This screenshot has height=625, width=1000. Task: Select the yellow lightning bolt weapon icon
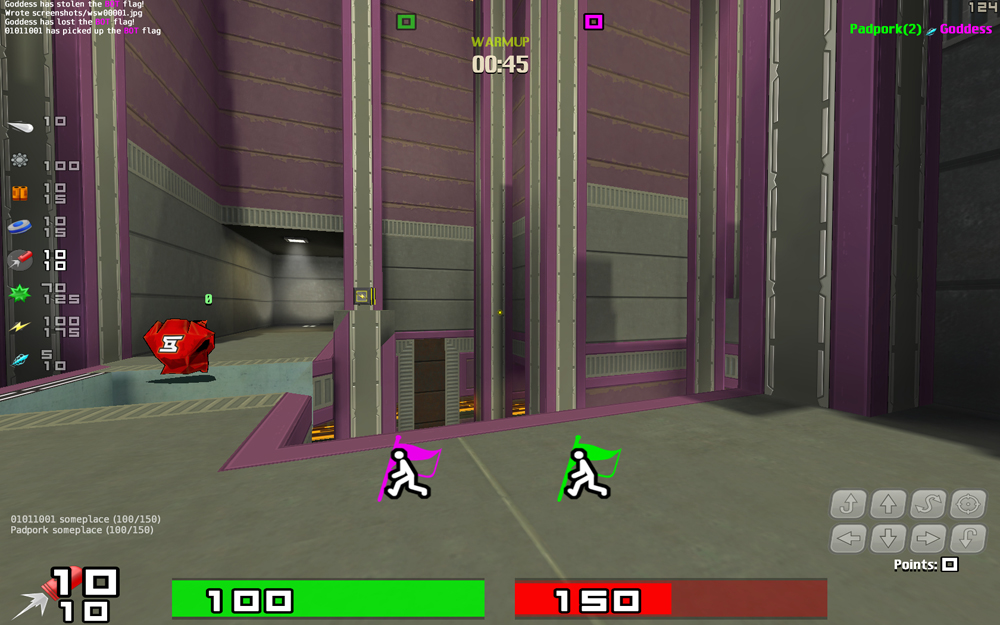pyautogui.click(x=19, y=327)
